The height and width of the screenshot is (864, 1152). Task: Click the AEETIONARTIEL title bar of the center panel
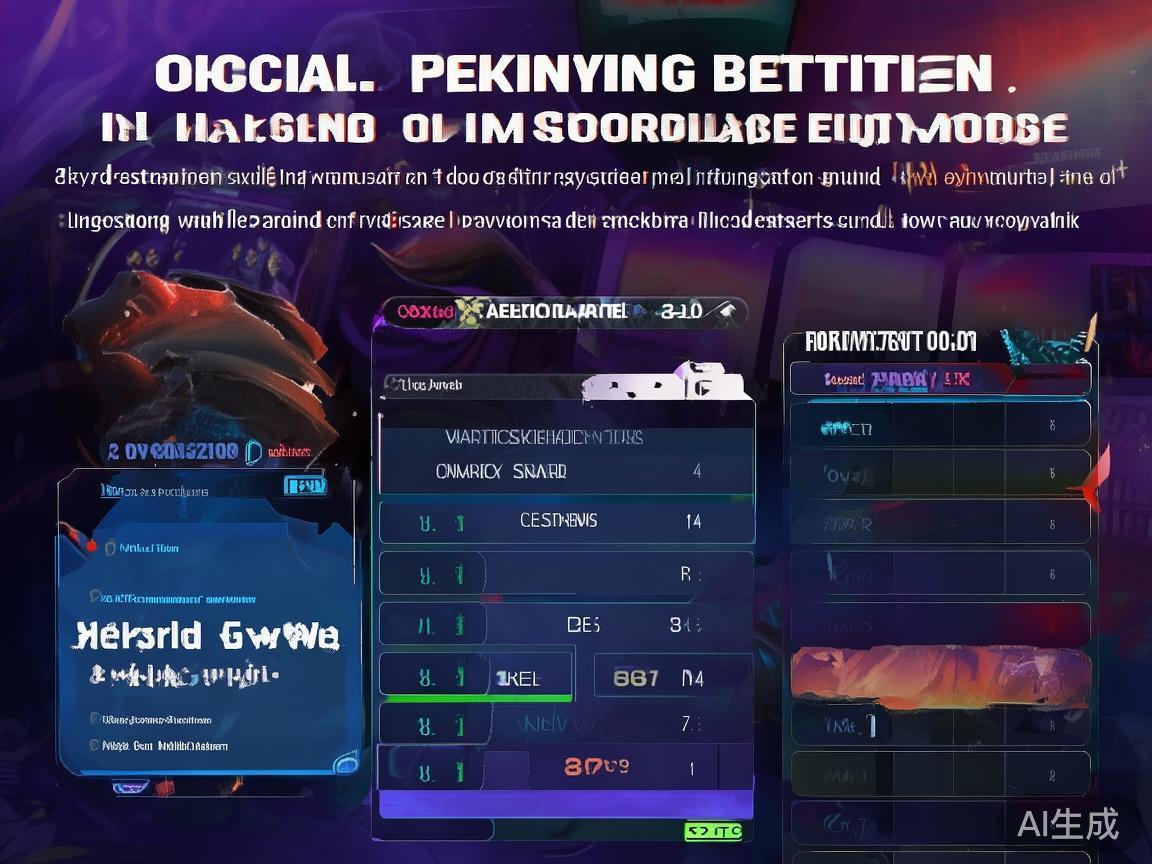pyautogui.click(x=560, y=311)
